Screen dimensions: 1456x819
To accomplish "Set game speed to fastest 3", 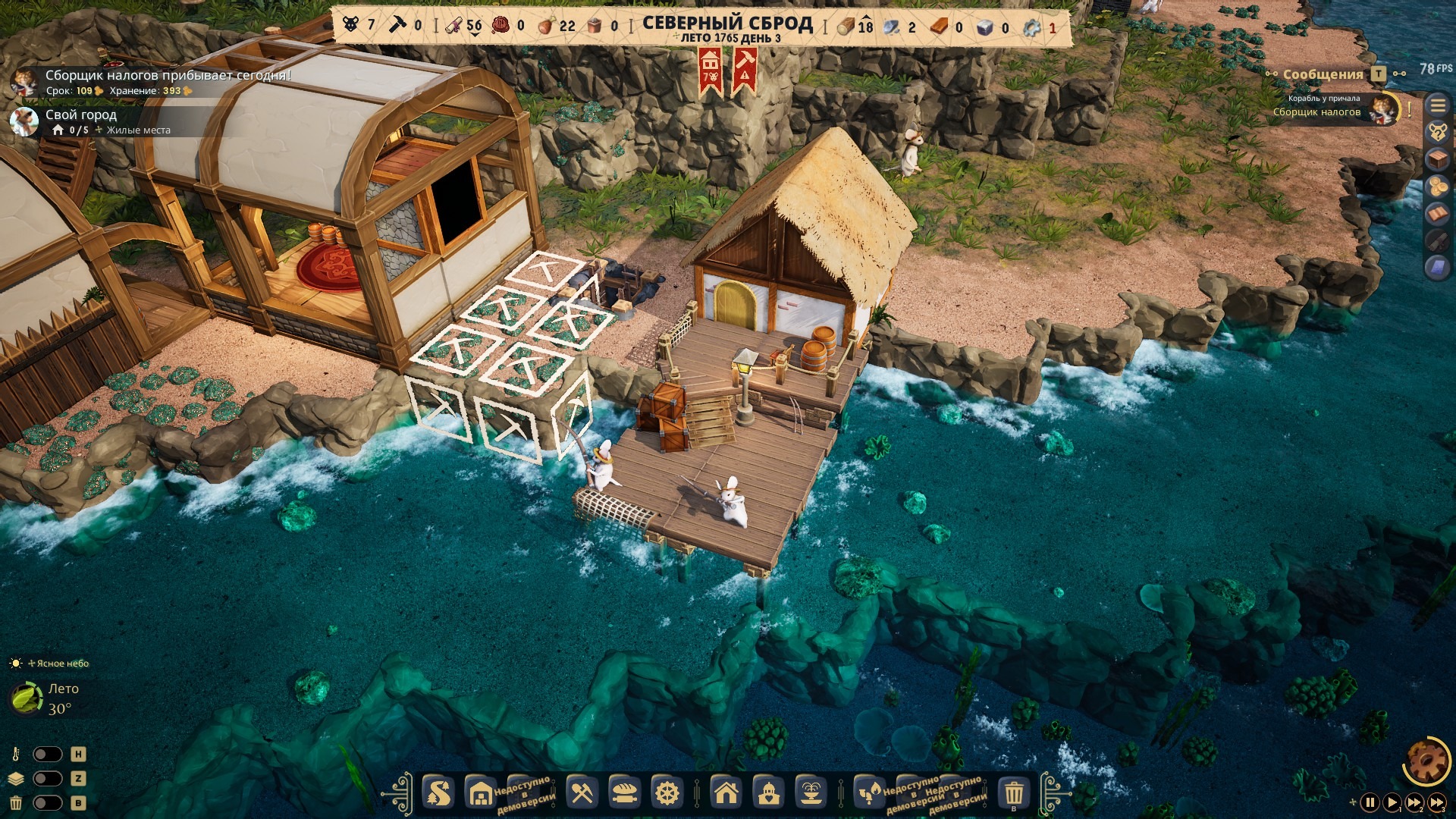I will point(1437,802).
